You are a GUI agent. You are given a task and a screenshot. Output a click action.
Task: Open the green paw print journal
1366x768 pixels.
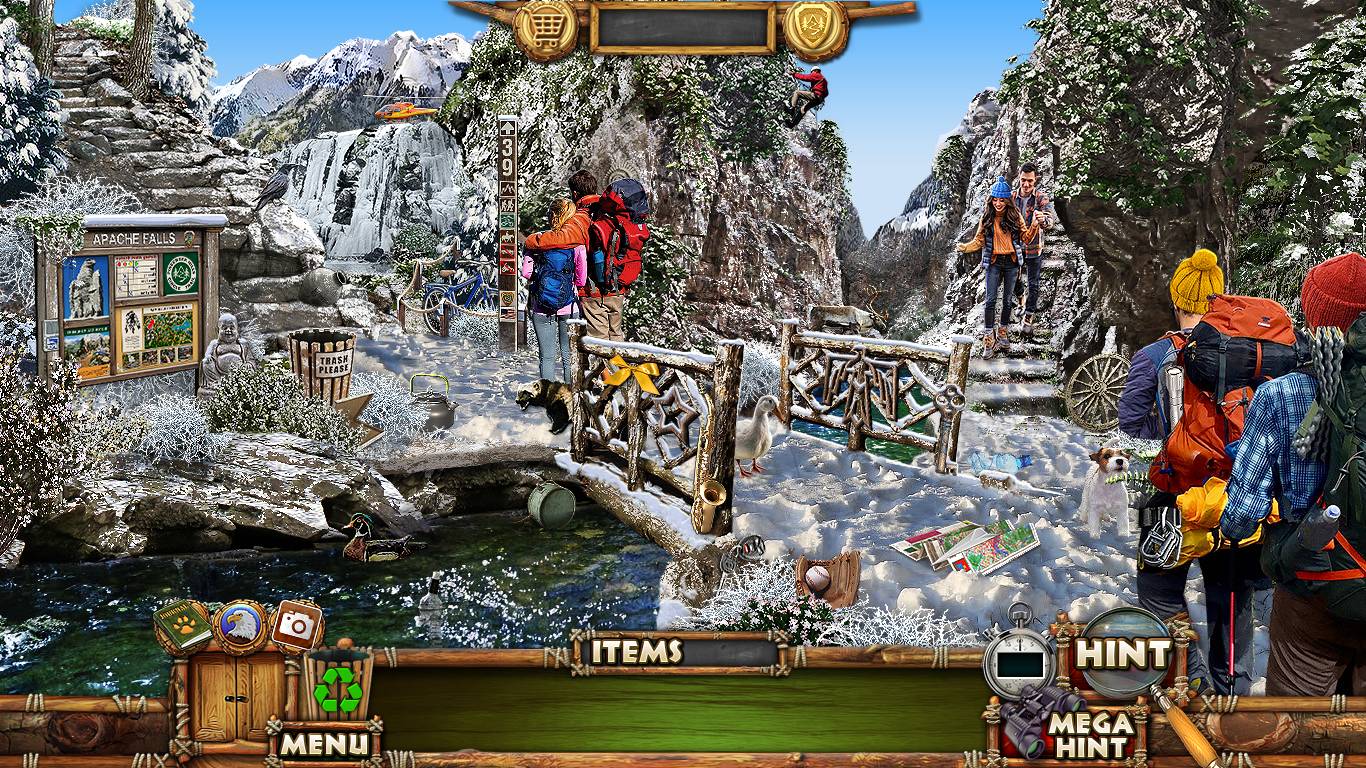tap(182, 626)
